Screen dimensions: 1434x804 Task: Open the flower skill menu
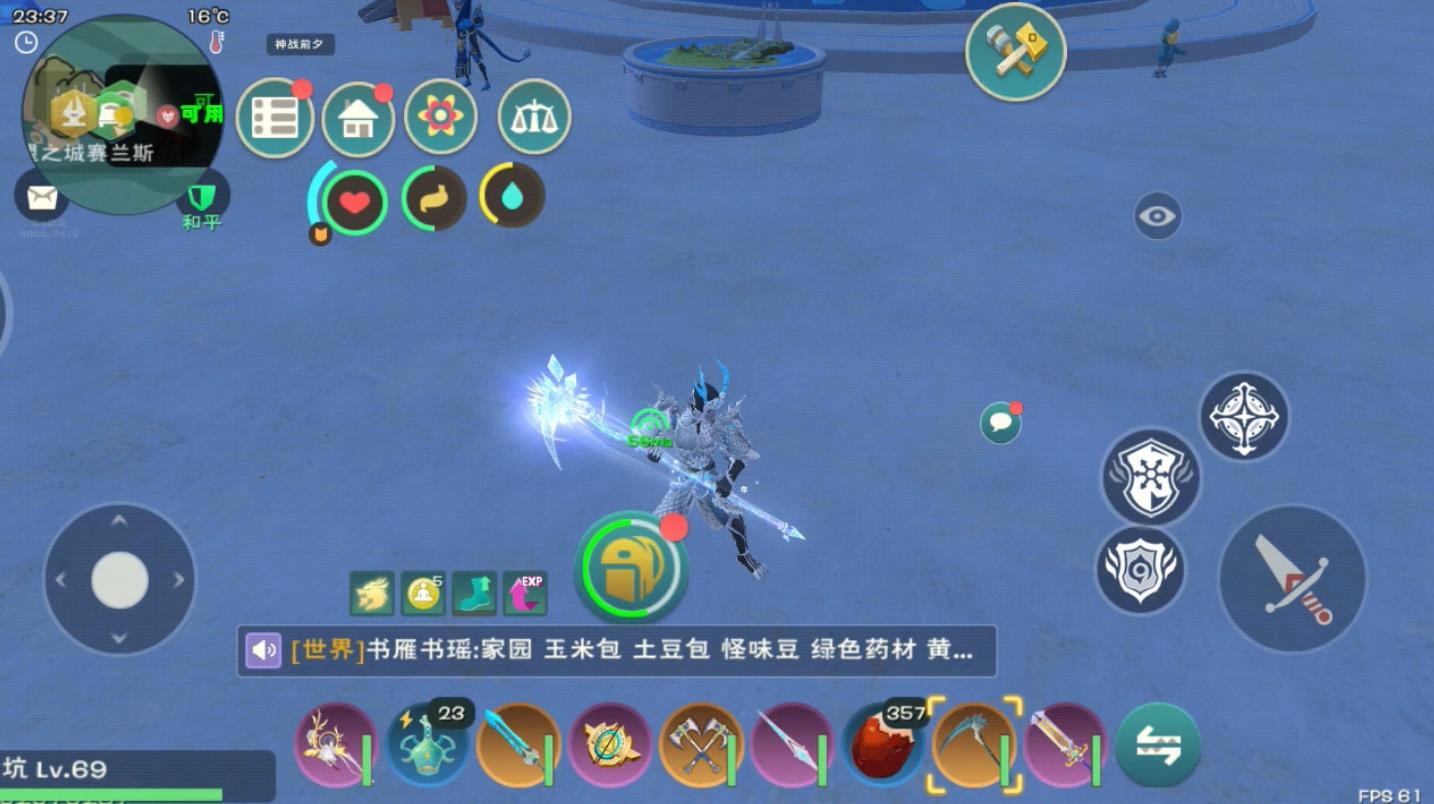tap(440, 117)
